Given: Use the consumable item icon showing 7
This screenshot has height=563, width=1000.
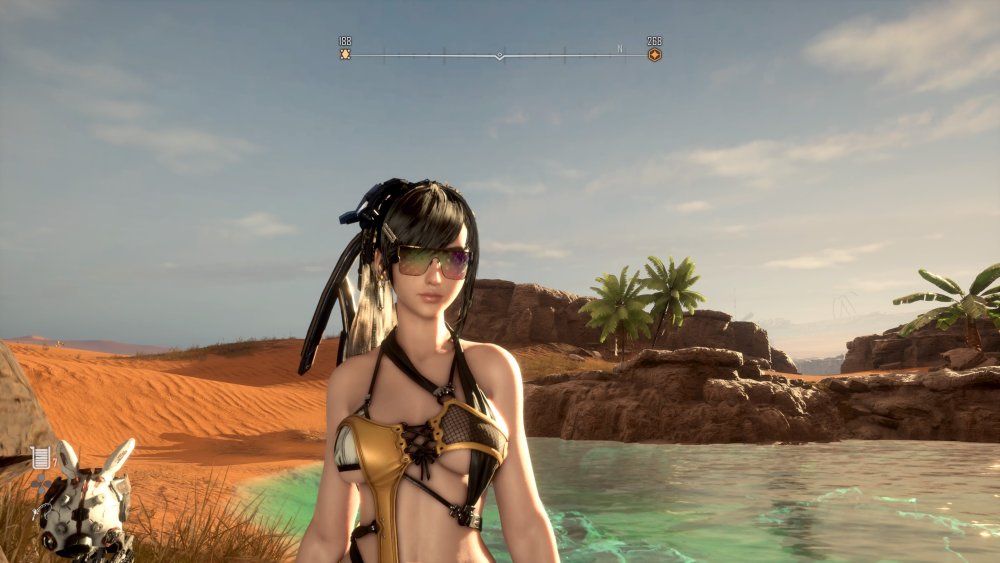Looking at the screenshot, I should [x=41, y=458].
